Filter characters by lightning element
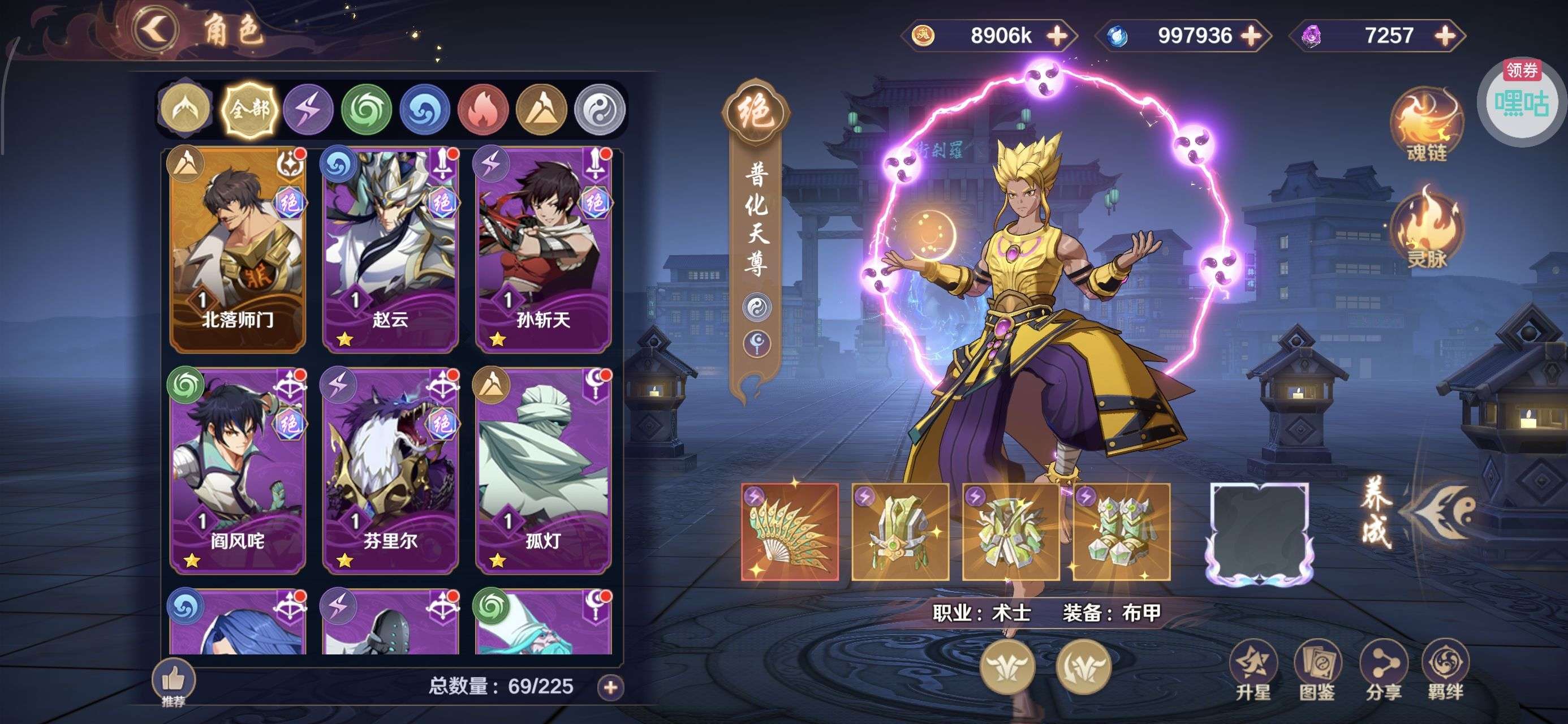Screen dimensions: 1568x724 (x=308, y=110)
